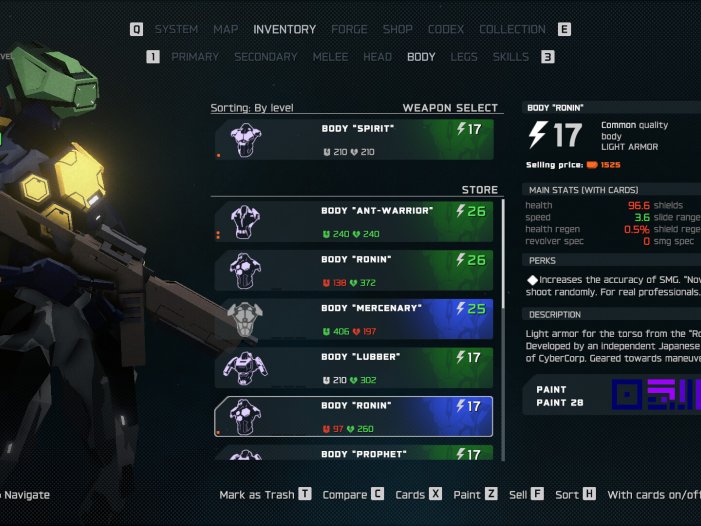701x526 pixels.
Task: Click the Sell action label
Action: [x=518, y=494]
